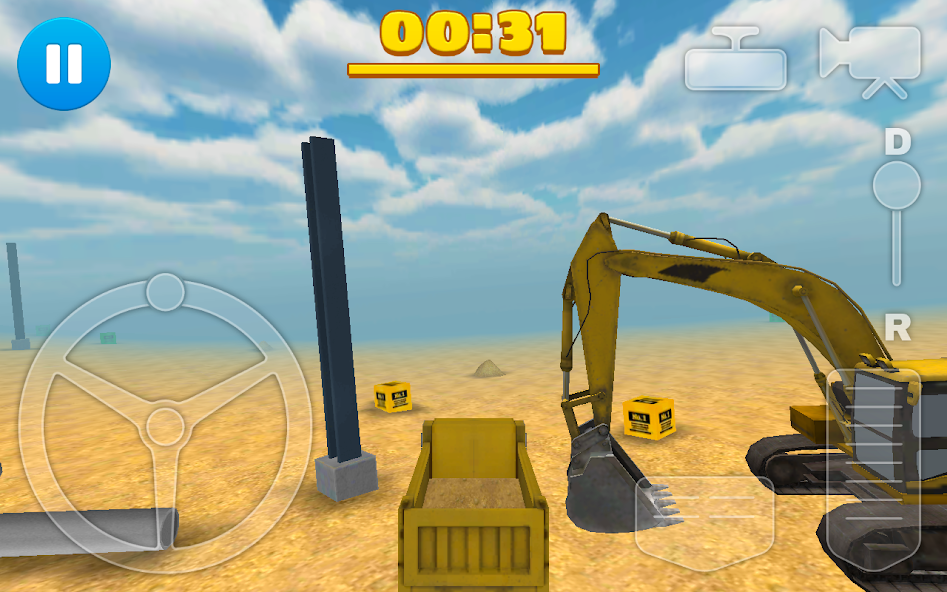Toggle the rear-view mirror
947x592 pixels.
click(x=735, y=60)
